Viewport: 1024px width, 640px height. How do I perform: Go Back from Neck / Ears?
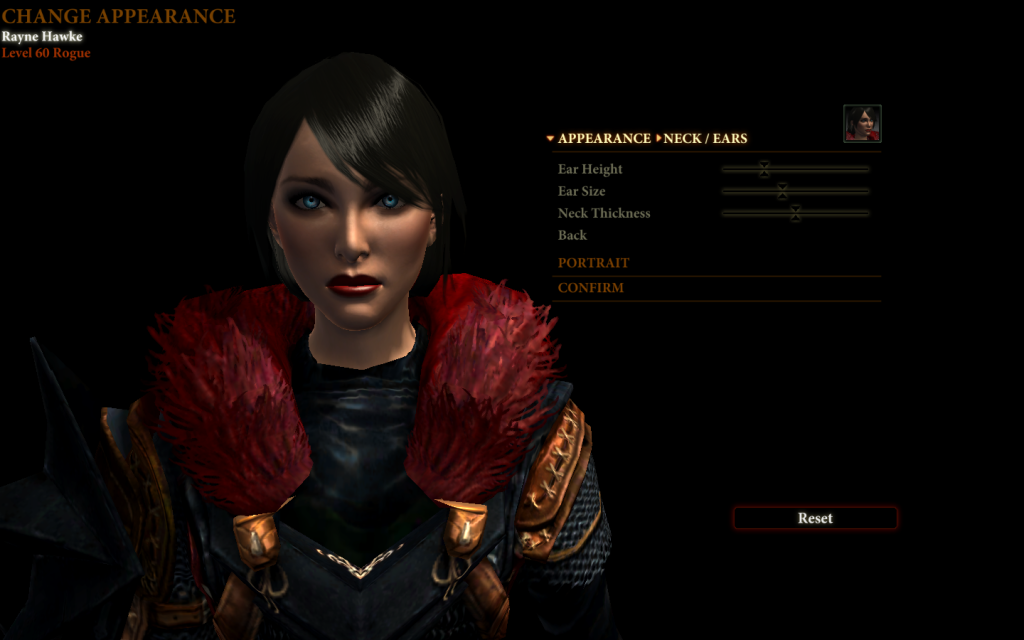(572, 235)
